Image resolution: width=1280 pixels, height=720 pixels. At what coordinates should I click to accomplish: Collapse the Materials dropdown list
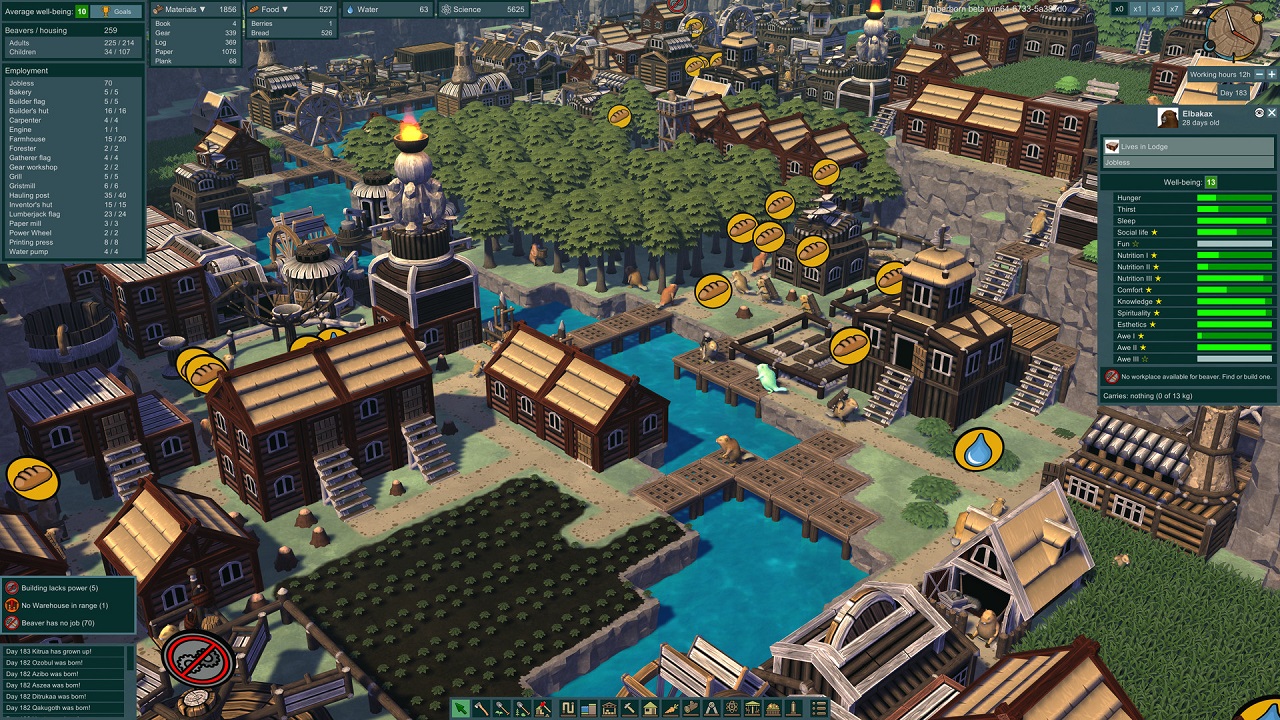click(x=202, y=9)
